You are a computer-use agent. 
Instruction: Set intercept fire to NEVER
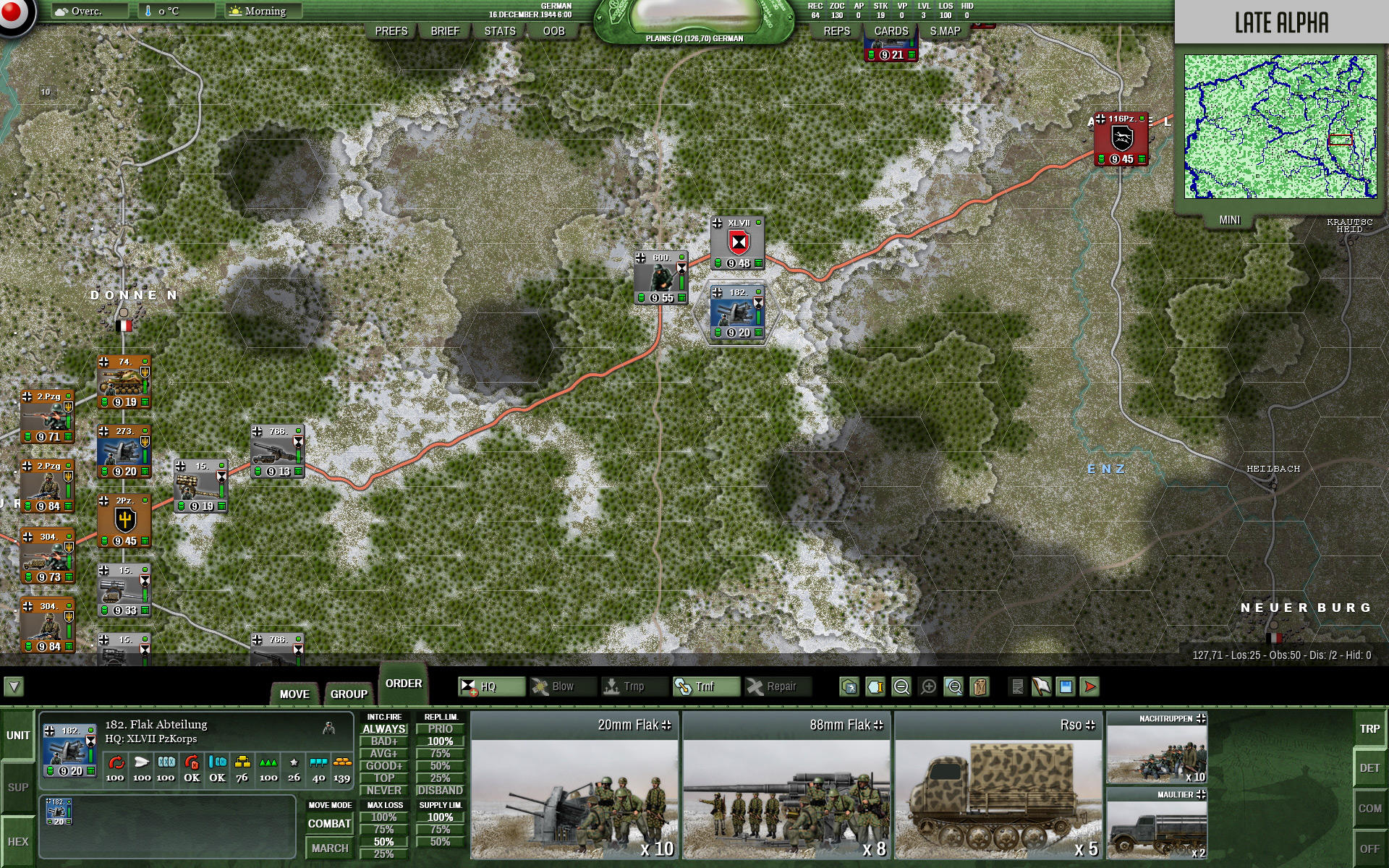(x=386, y=789)
